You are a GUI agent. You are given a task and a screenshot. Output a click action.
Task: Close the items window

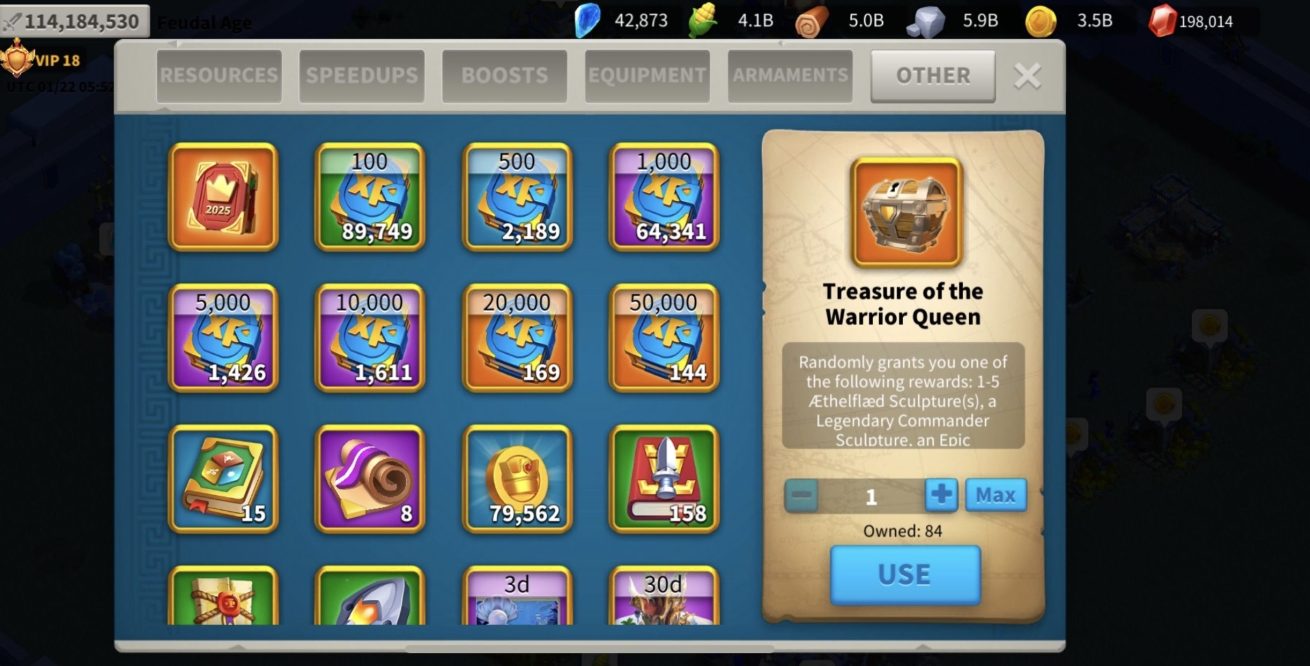[x=1027, y=76]
